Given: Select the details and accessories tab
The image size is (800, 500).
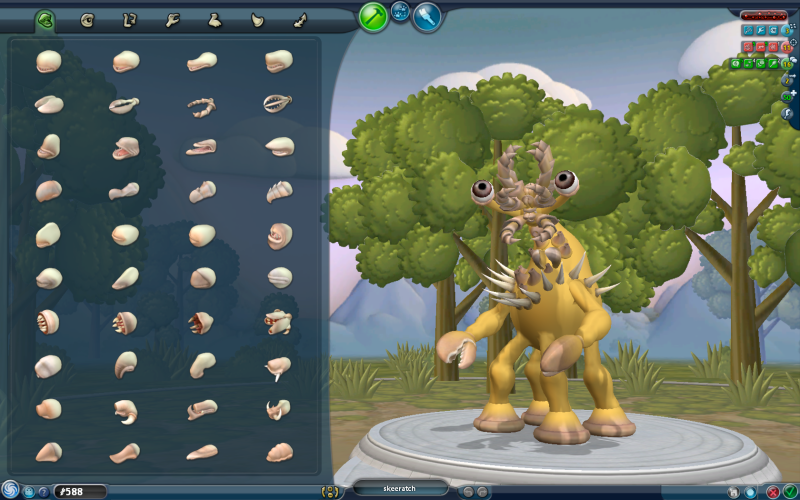Looking at the screenshot, I should pos(299,19).
